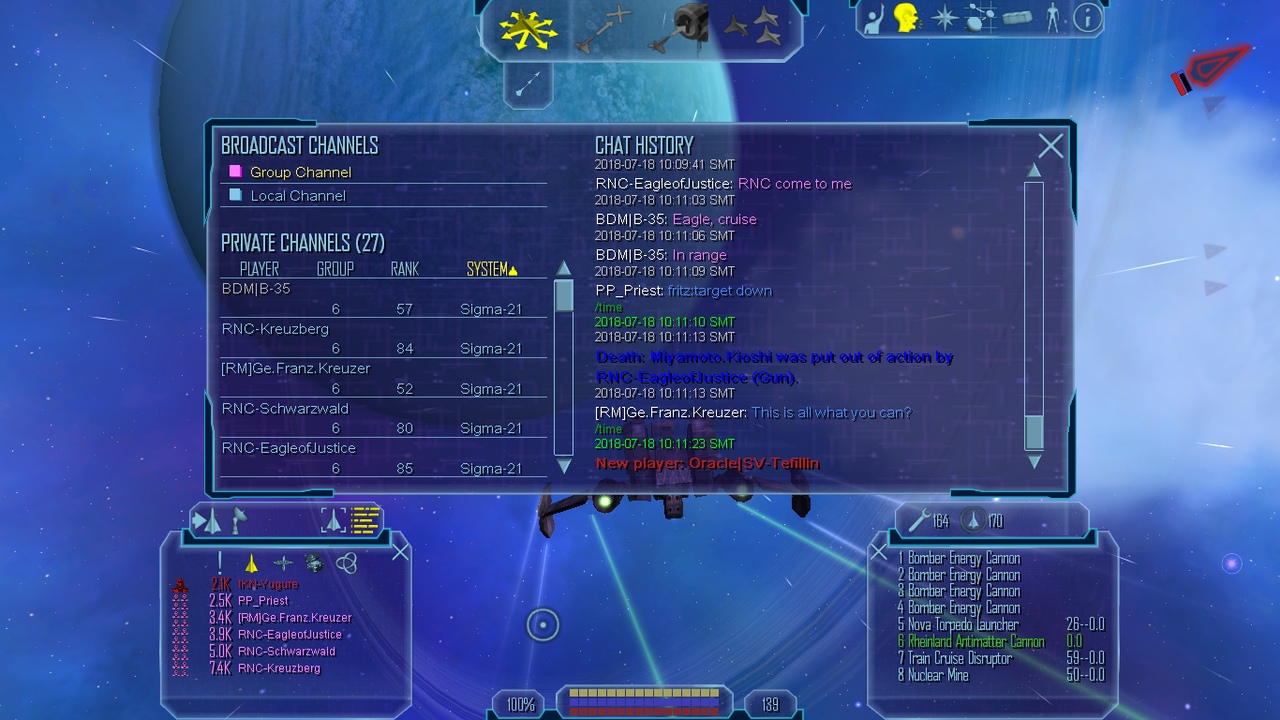1280x720 pixels.
Task: Switch to the Local Channel
Action: point(297,196)
